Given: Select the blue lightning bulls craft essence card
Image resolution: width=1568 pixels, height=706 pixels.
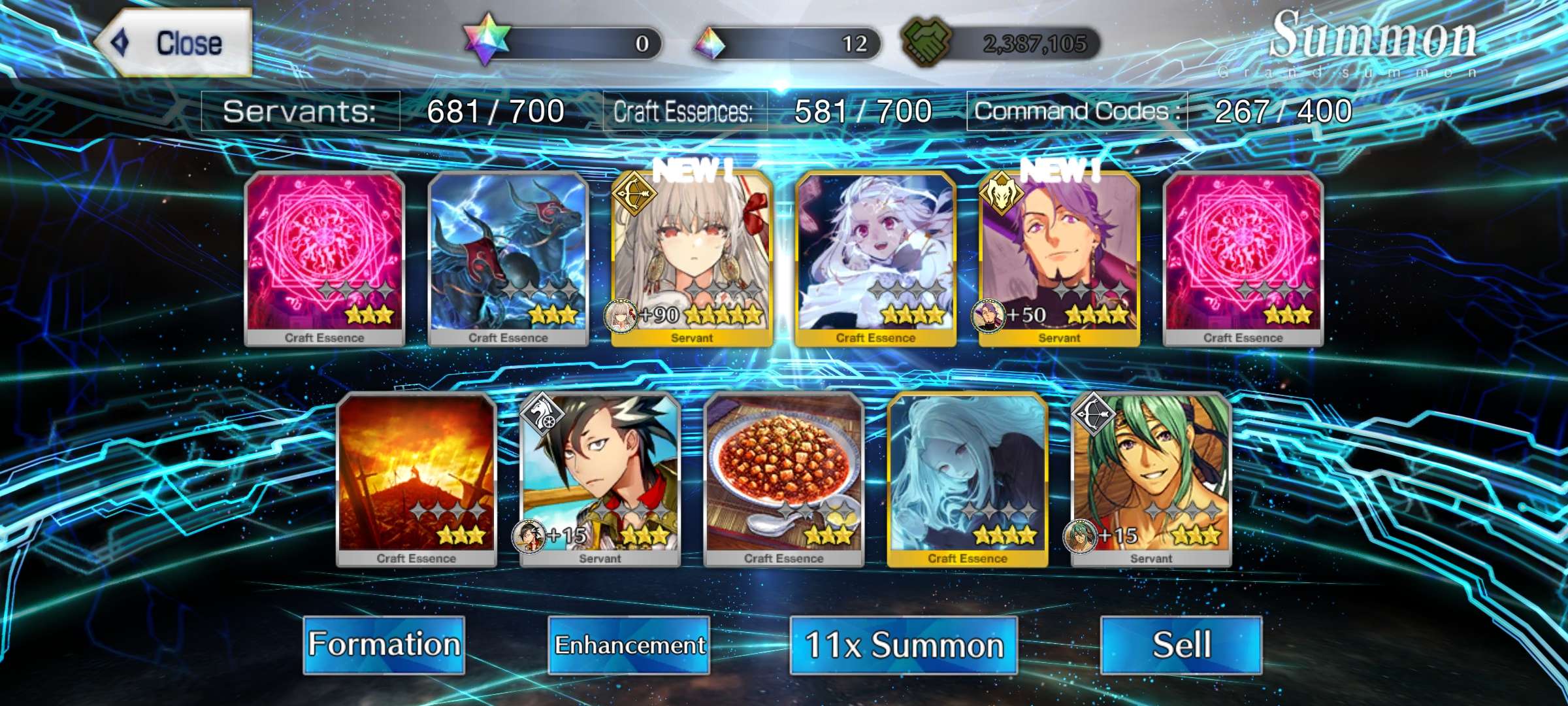Looking at the screenshot, I should [x=508, y=258].
